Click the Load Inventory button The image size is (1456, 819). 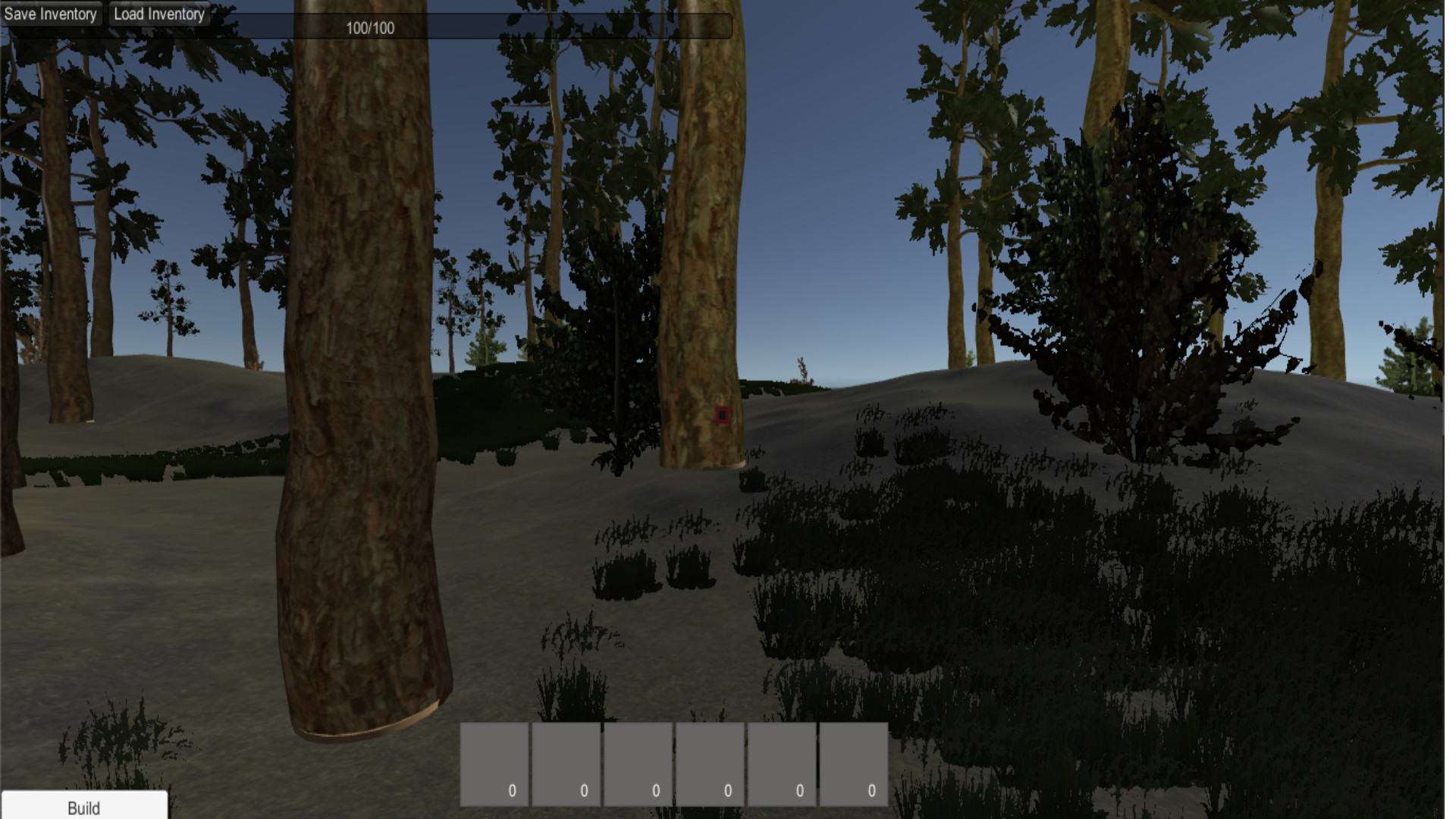coord(158,13)
